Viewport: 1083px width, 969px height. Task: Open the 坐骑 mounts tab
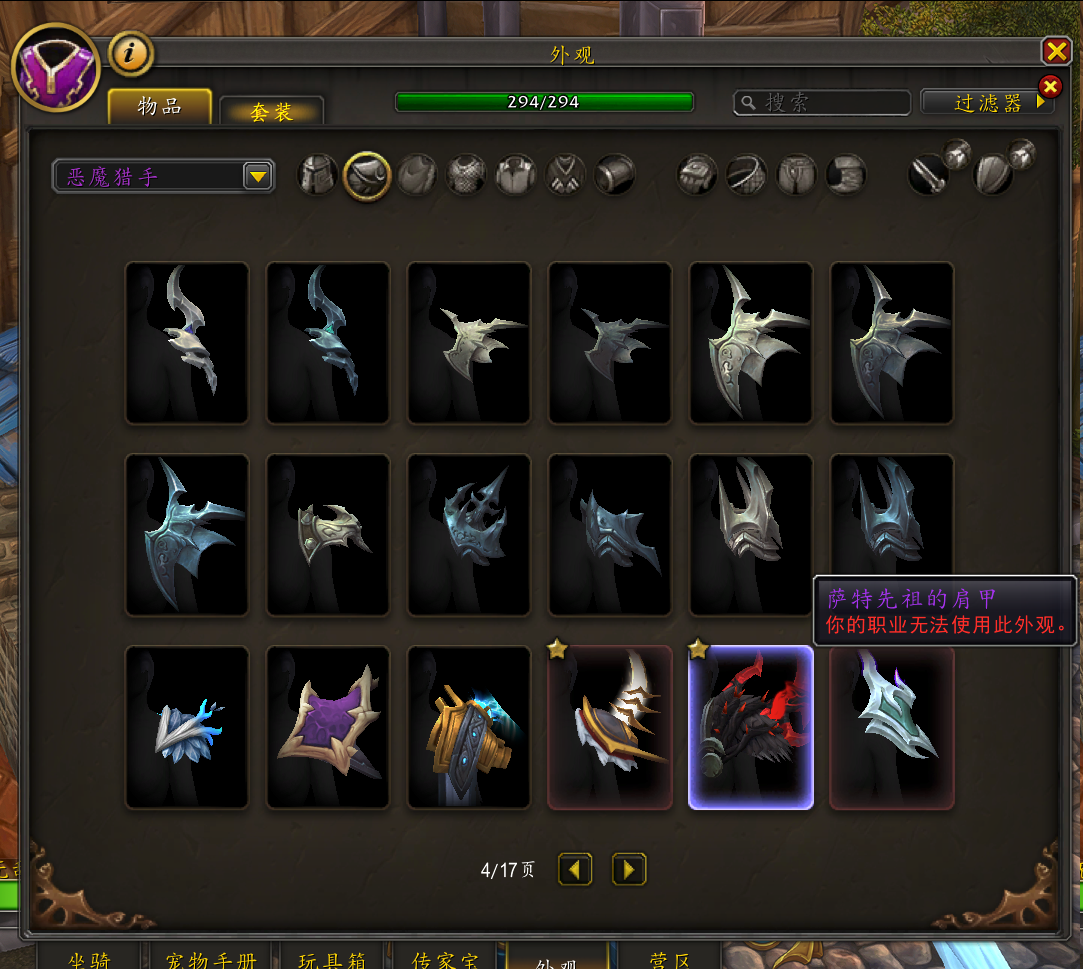pyautogui.click(x=89, y=960)
